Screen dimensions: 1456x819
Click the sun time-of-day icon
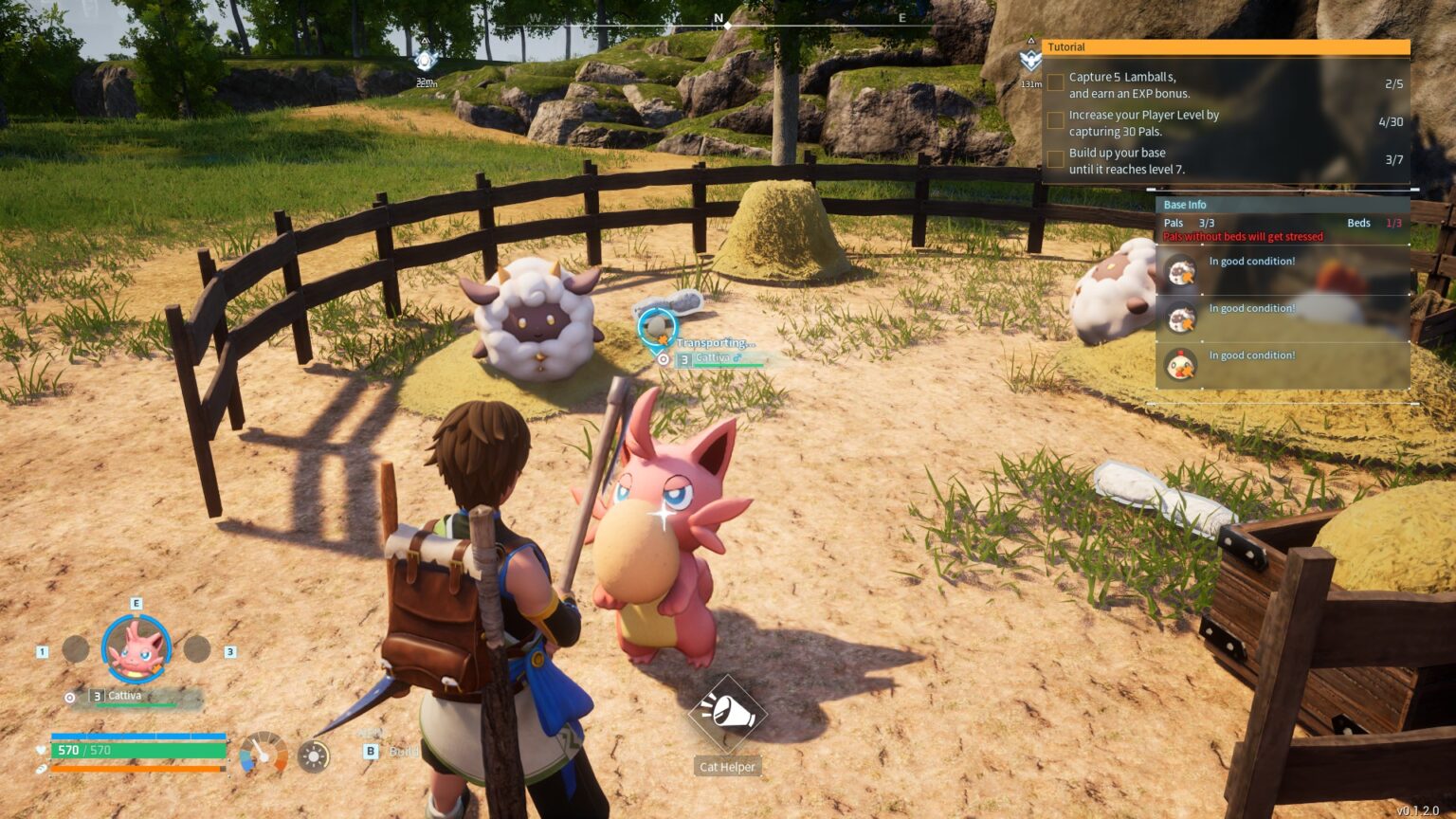(313, 755)
